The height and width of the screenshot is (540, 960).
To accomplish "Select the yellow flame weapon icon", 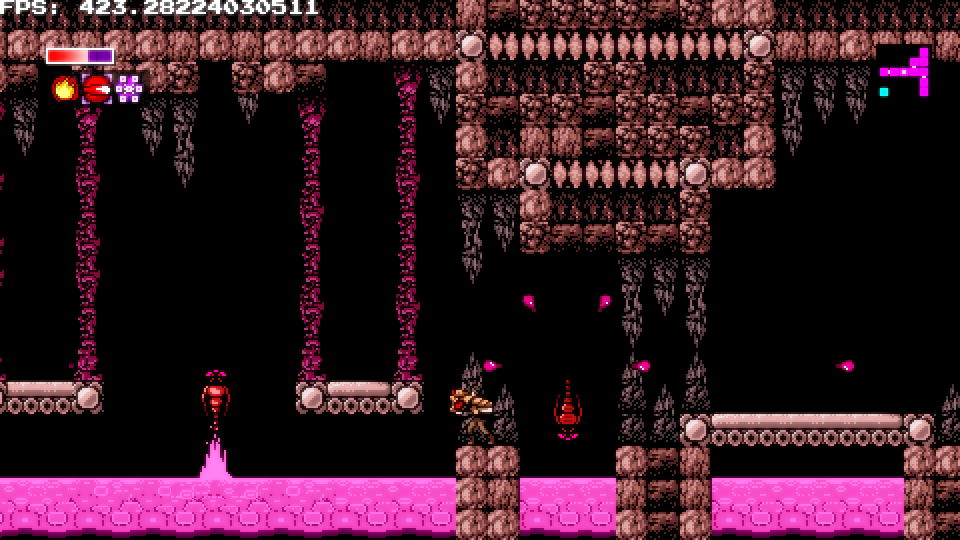I will [x=65, y=89].
